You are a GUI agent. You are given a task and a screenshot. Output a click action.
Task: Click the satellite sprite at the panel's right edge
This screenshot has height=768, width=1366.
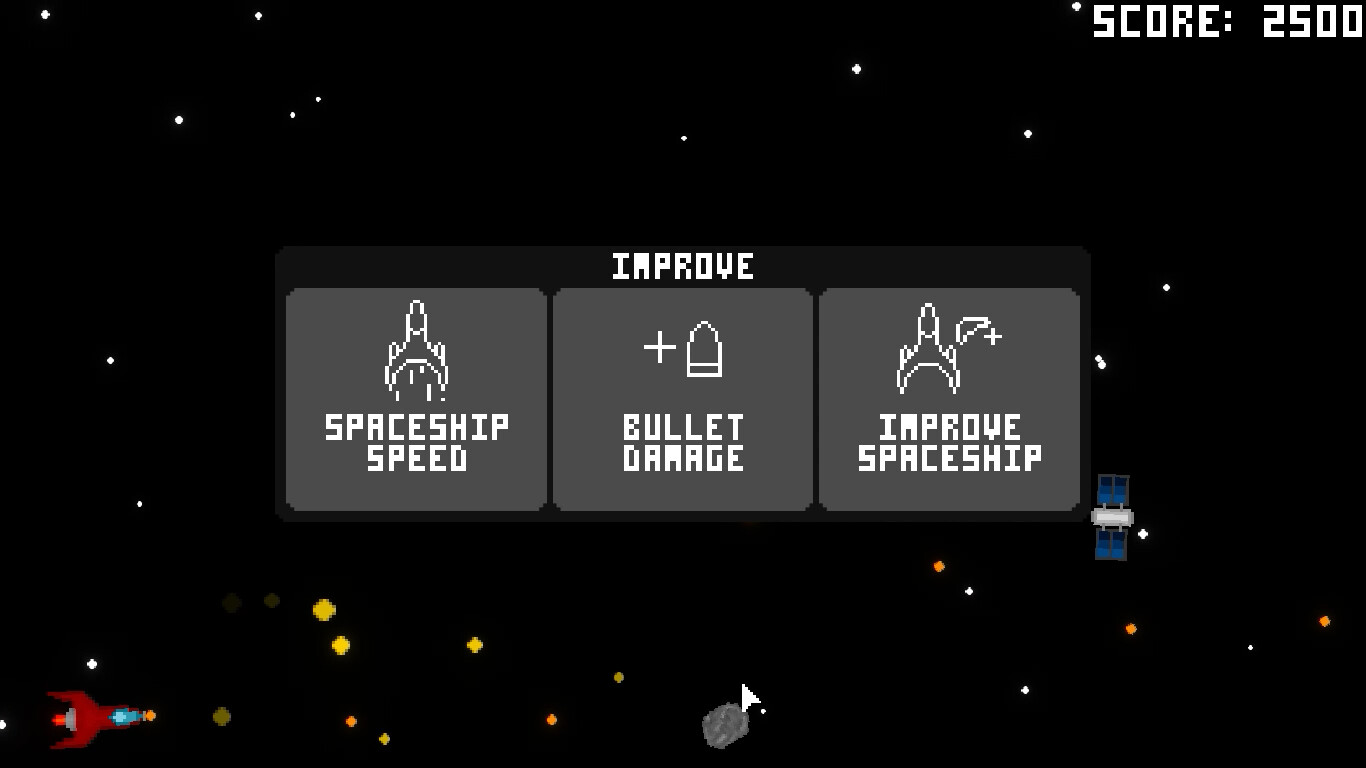1113,518
